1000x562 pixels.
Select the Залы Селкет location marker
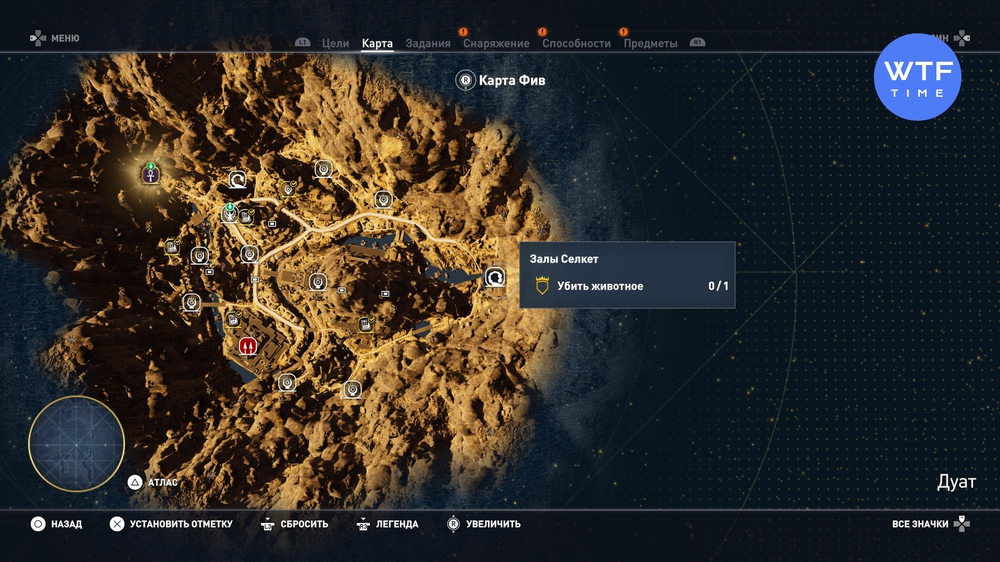tap(494, 276)
